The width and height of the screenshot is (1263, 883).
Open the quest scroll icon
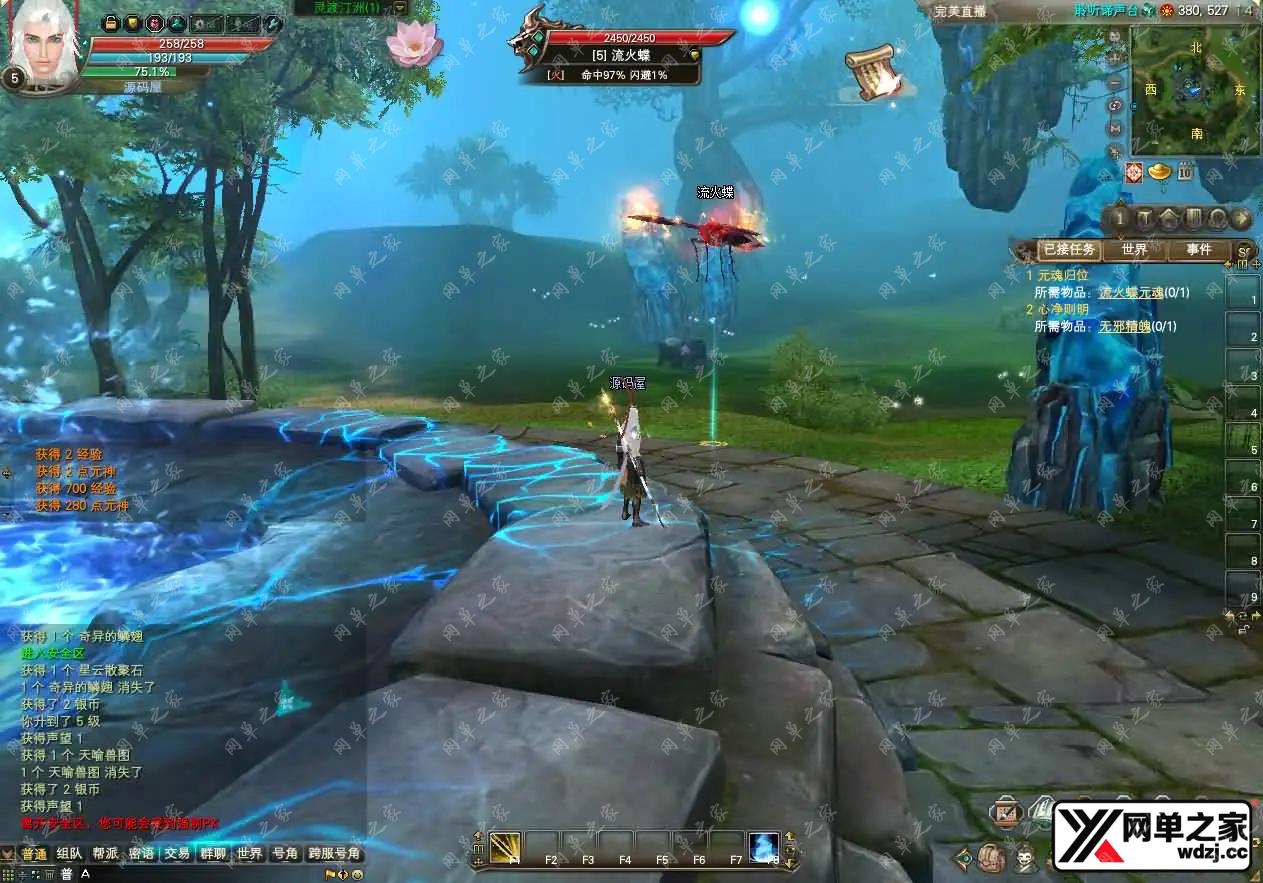871,72
